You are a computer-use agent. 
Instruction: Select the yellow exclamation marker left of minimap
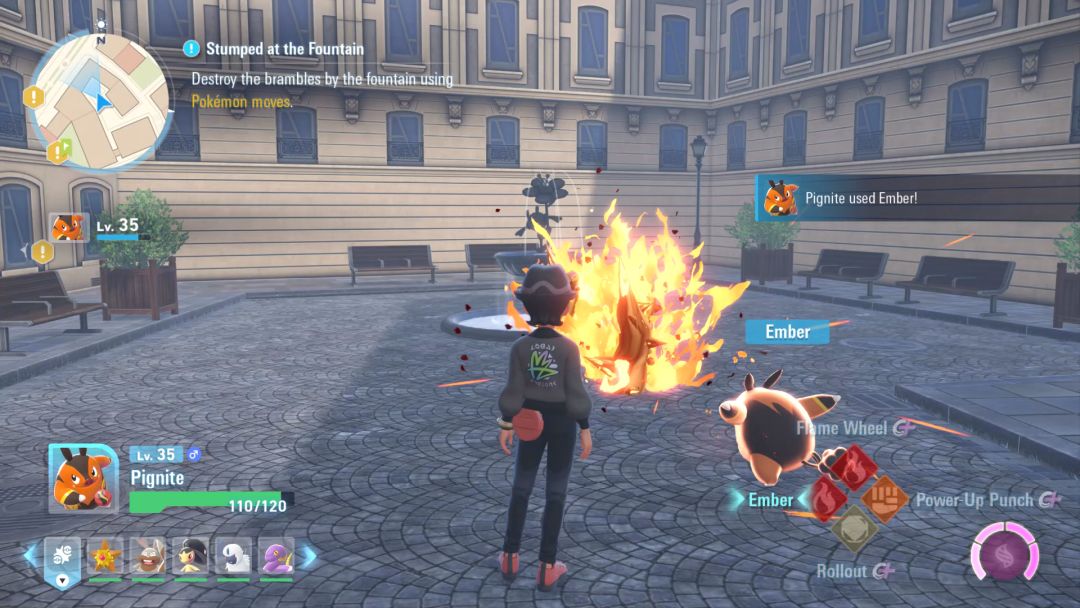coord(34,97)
